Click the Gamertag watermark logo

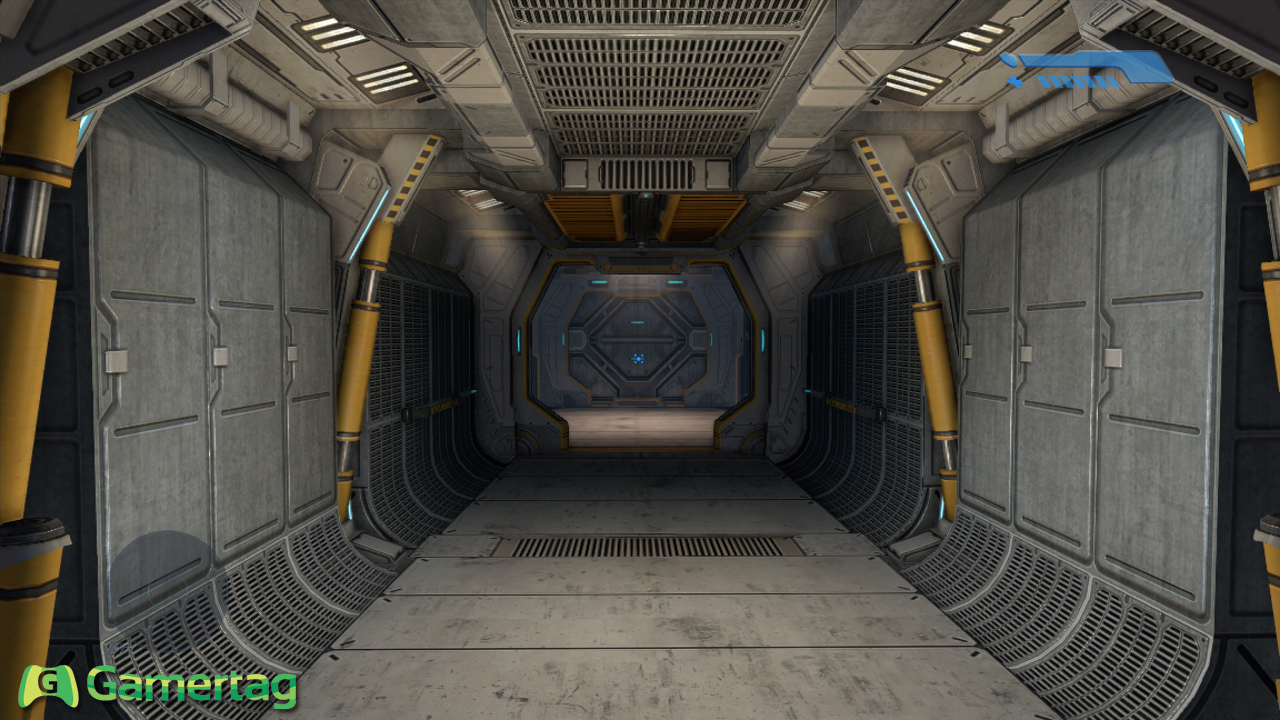tap(160, 686)
